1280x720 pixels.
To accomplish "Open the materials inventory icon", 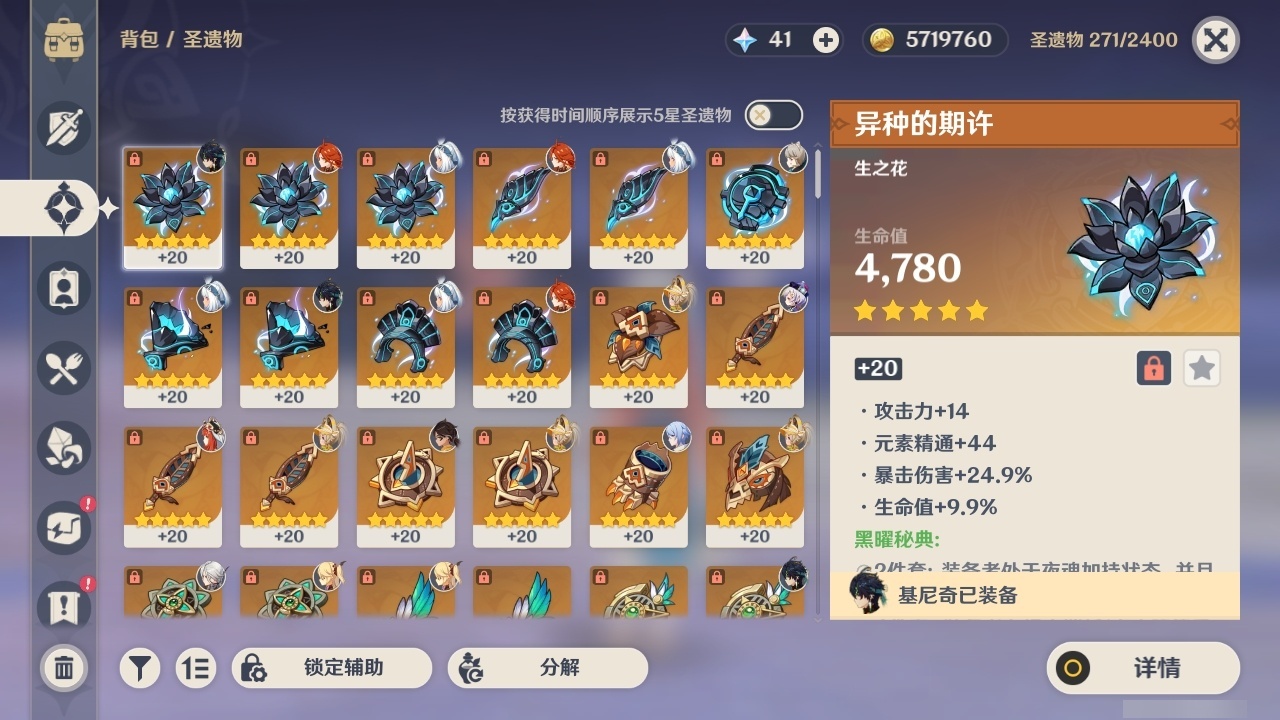I will [63, 448].
